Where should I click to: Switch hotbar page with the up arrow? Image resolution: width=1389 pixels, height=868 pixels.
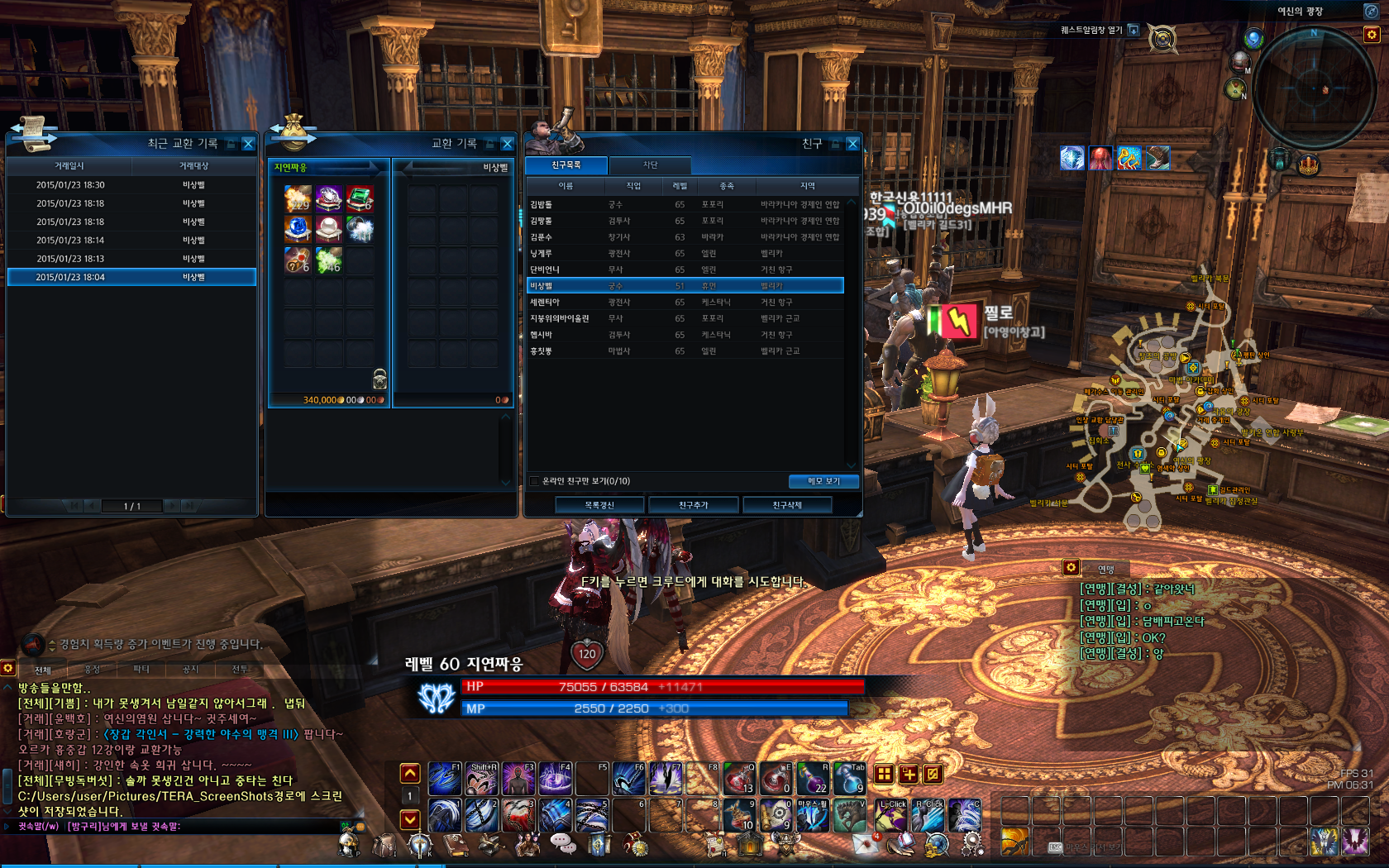point(410,774)
